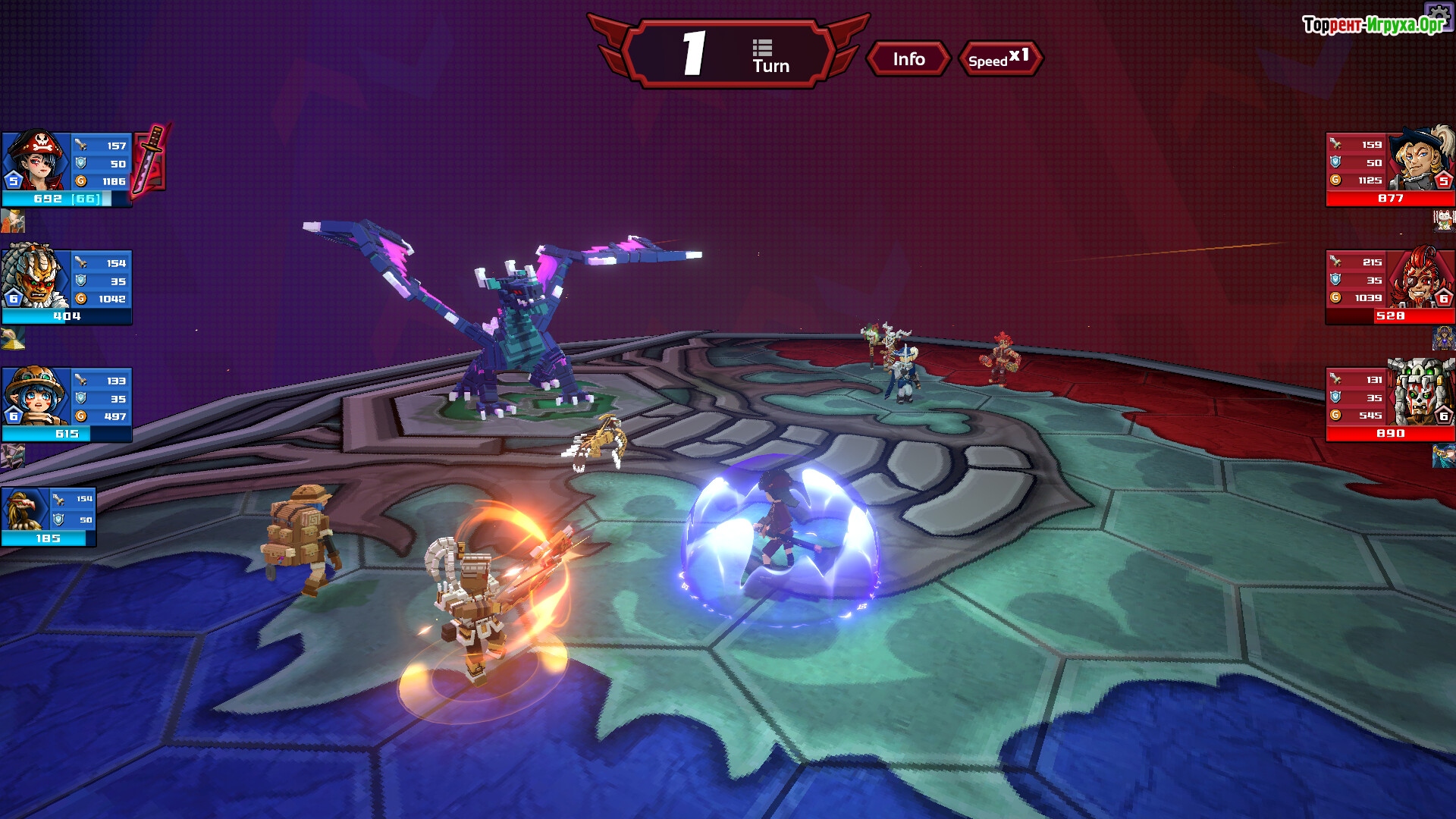
Task: Open settings via the gear icon
Action: (1439, 14)
